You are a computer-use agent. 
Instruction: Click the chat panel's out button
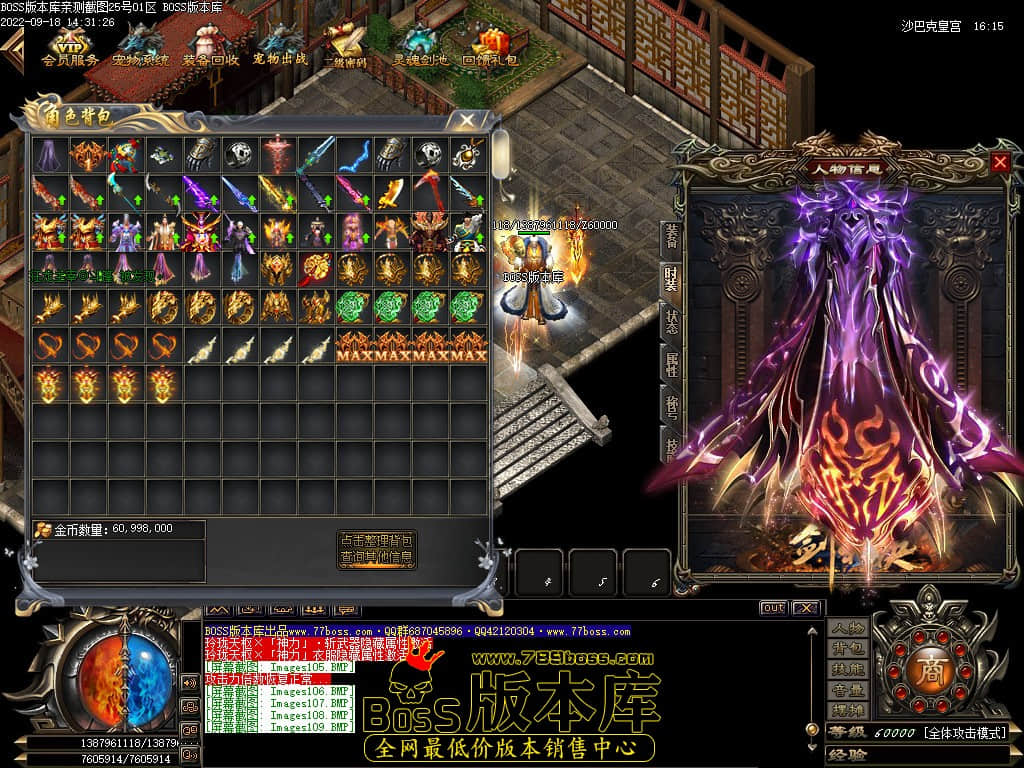click(x=773, y=608)
